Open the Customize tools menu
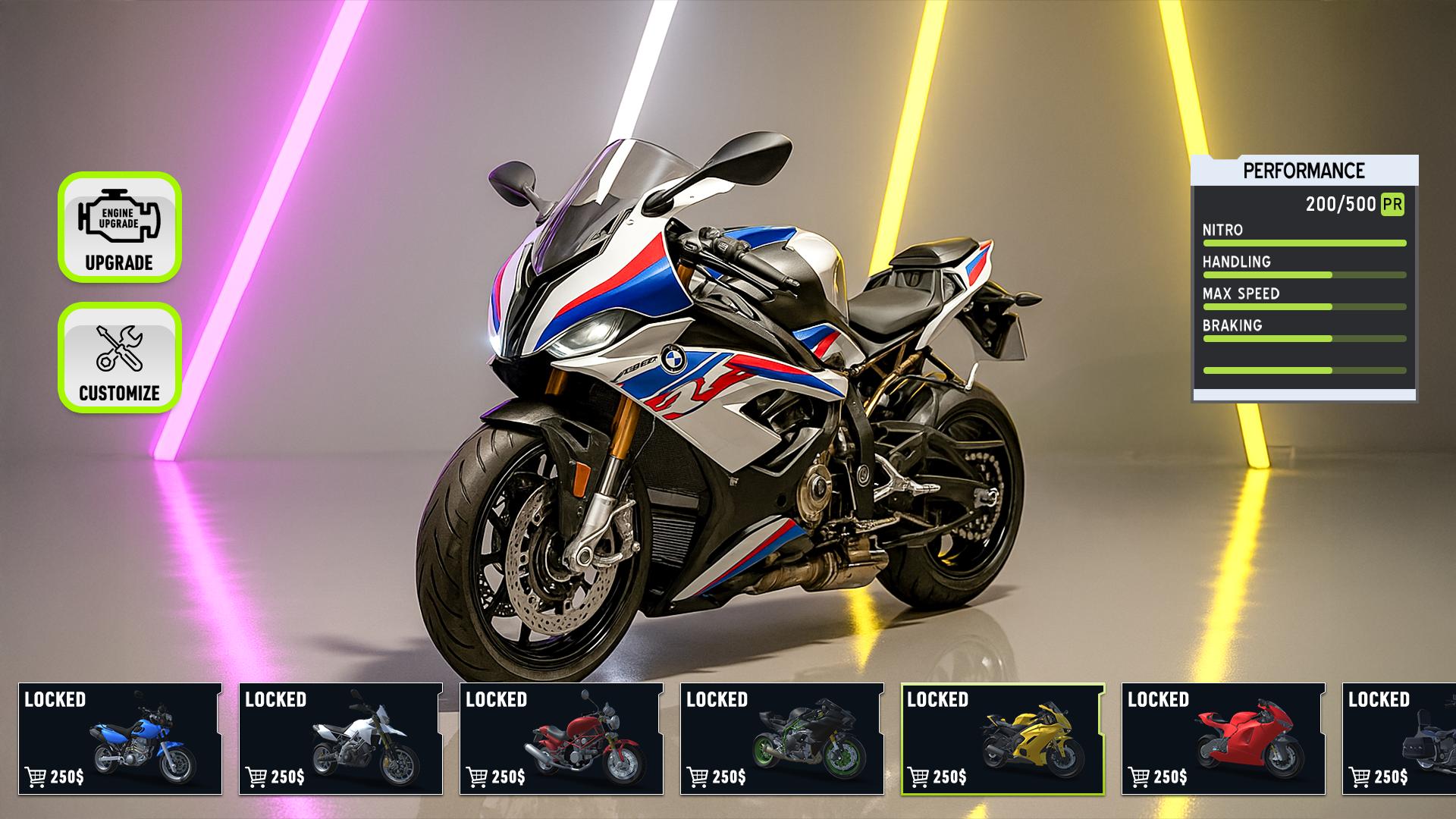 click(120, 357)
